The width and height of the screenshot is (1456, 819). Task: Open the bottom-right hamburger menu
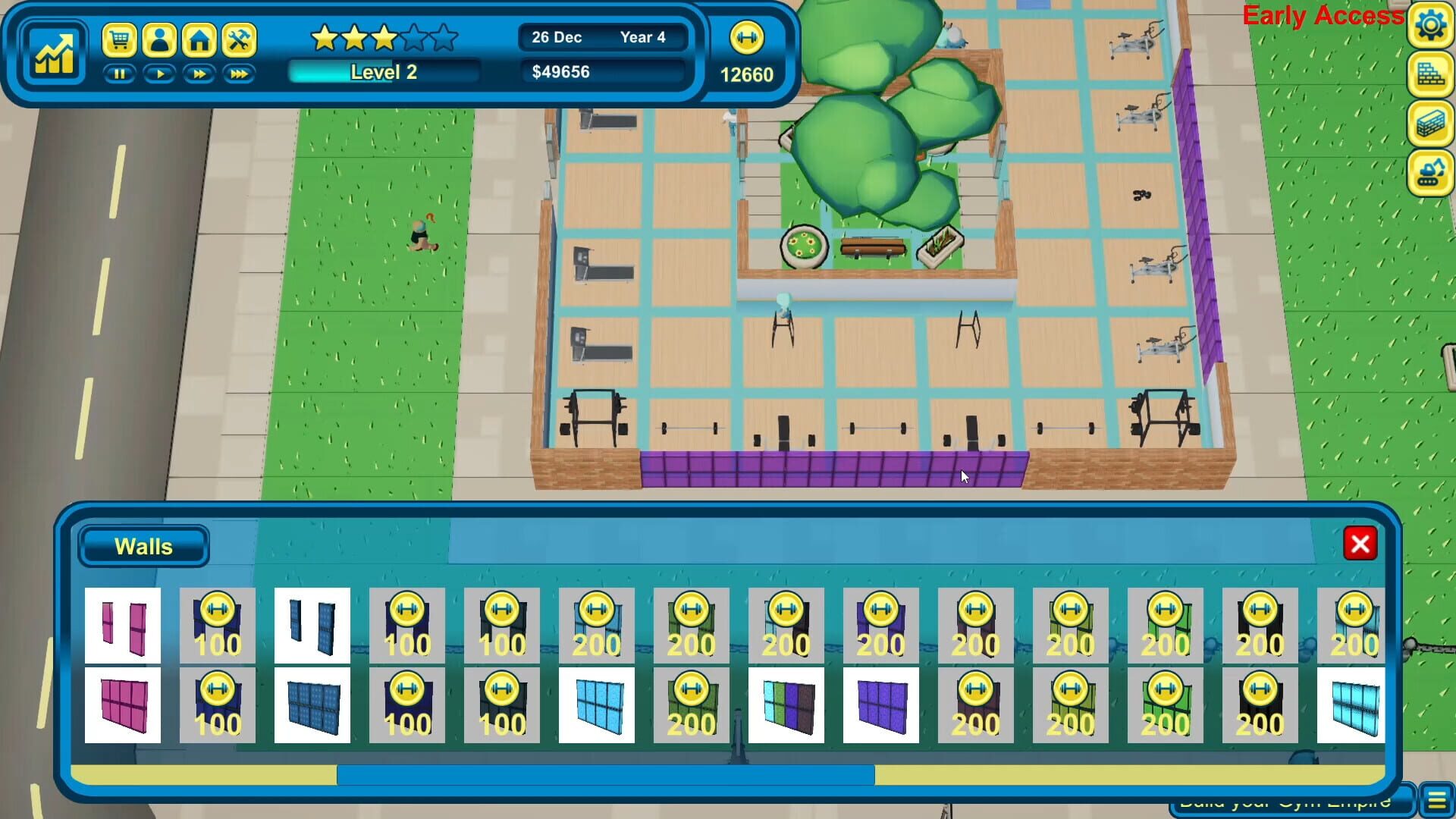click(1436, 797)
